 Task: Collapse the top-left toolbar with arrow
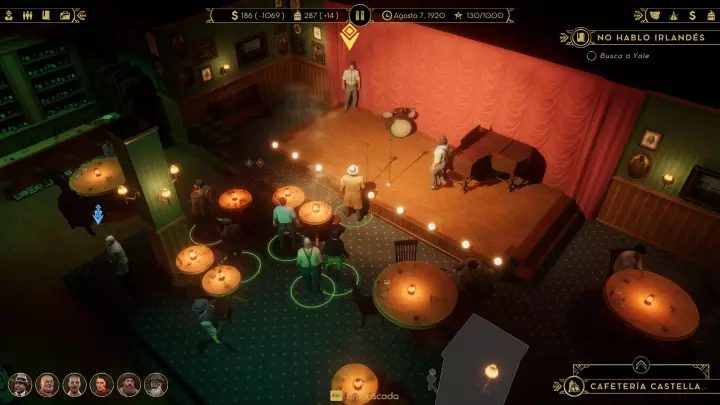[x=81, y=15]
